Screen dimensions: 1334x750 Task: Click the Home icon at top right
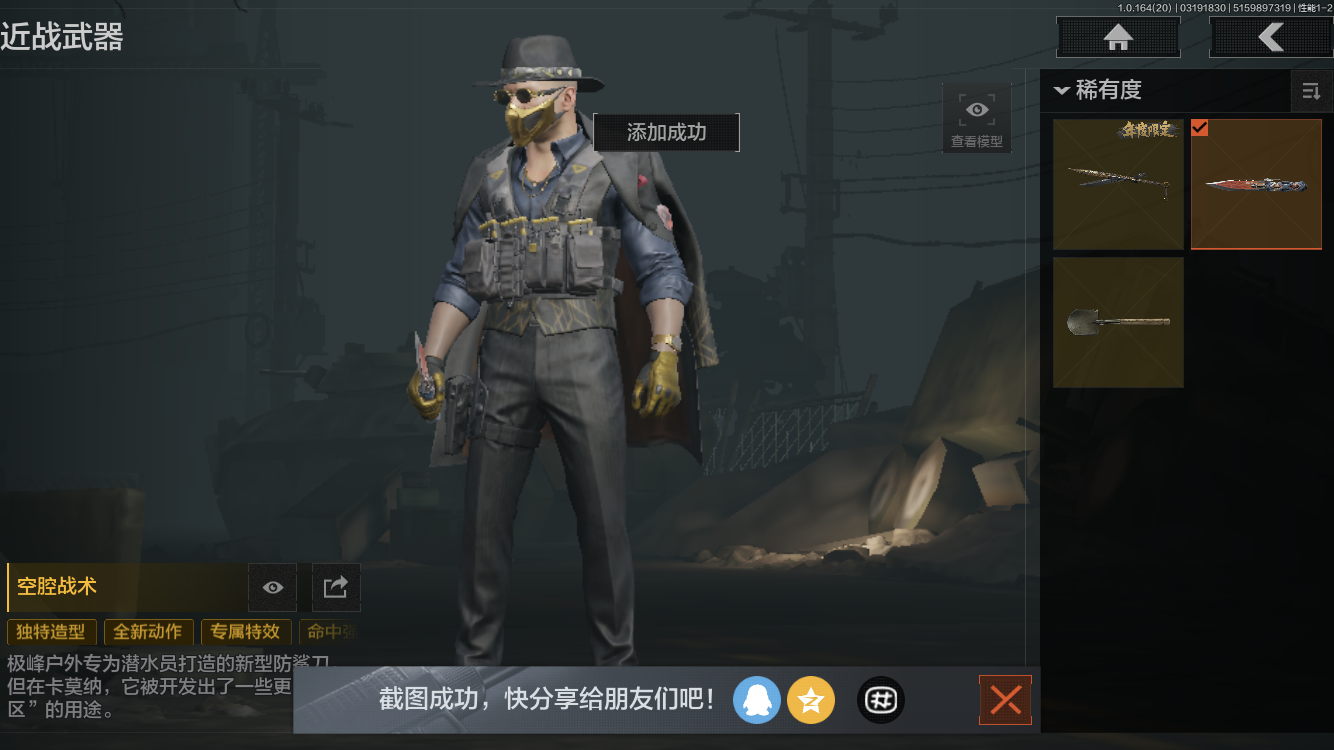tap(1117, 37)
